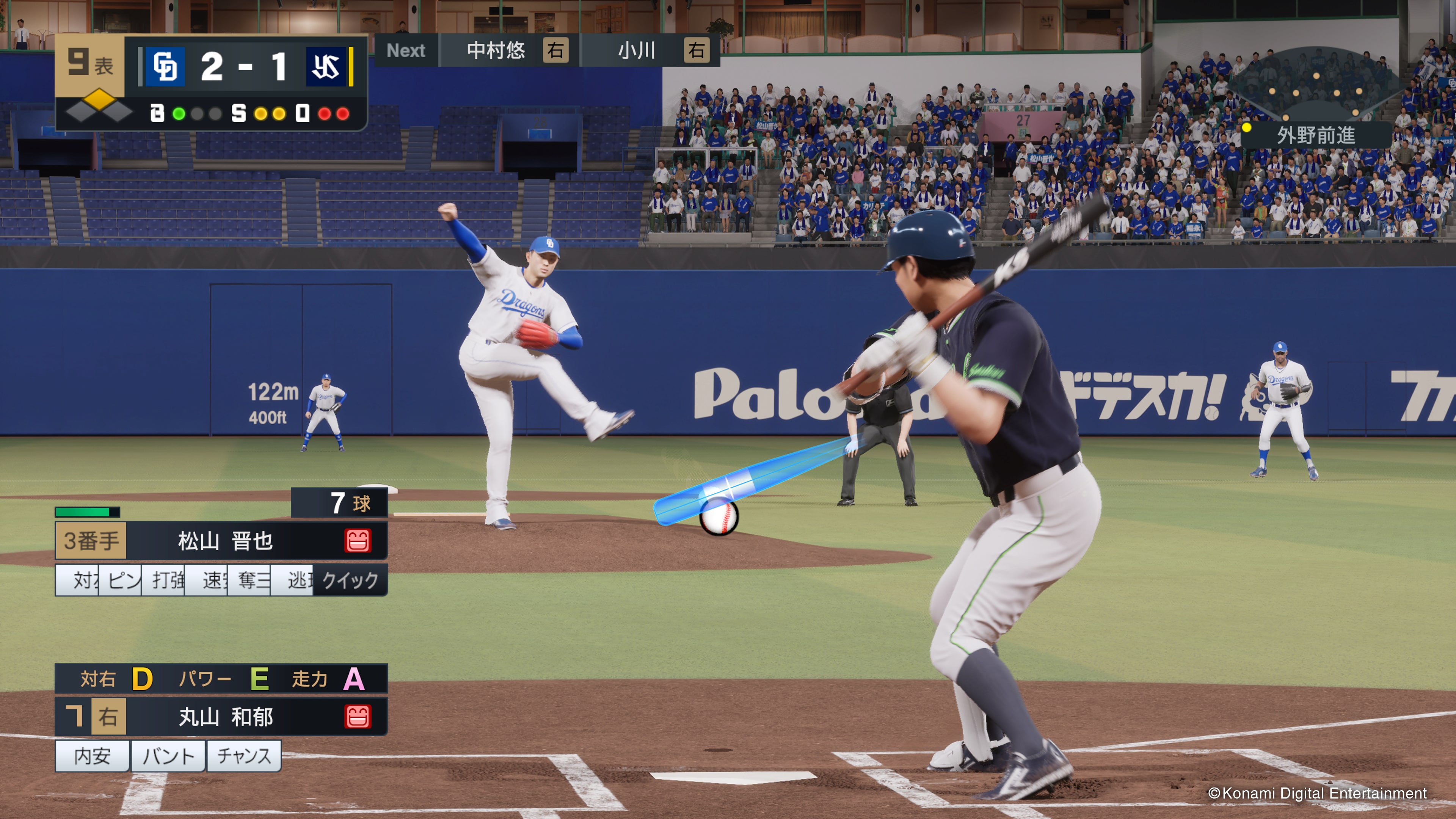Expand the ピン pitcher ability tag
This screenshot has height=819, width=1456.
(122, 579)
